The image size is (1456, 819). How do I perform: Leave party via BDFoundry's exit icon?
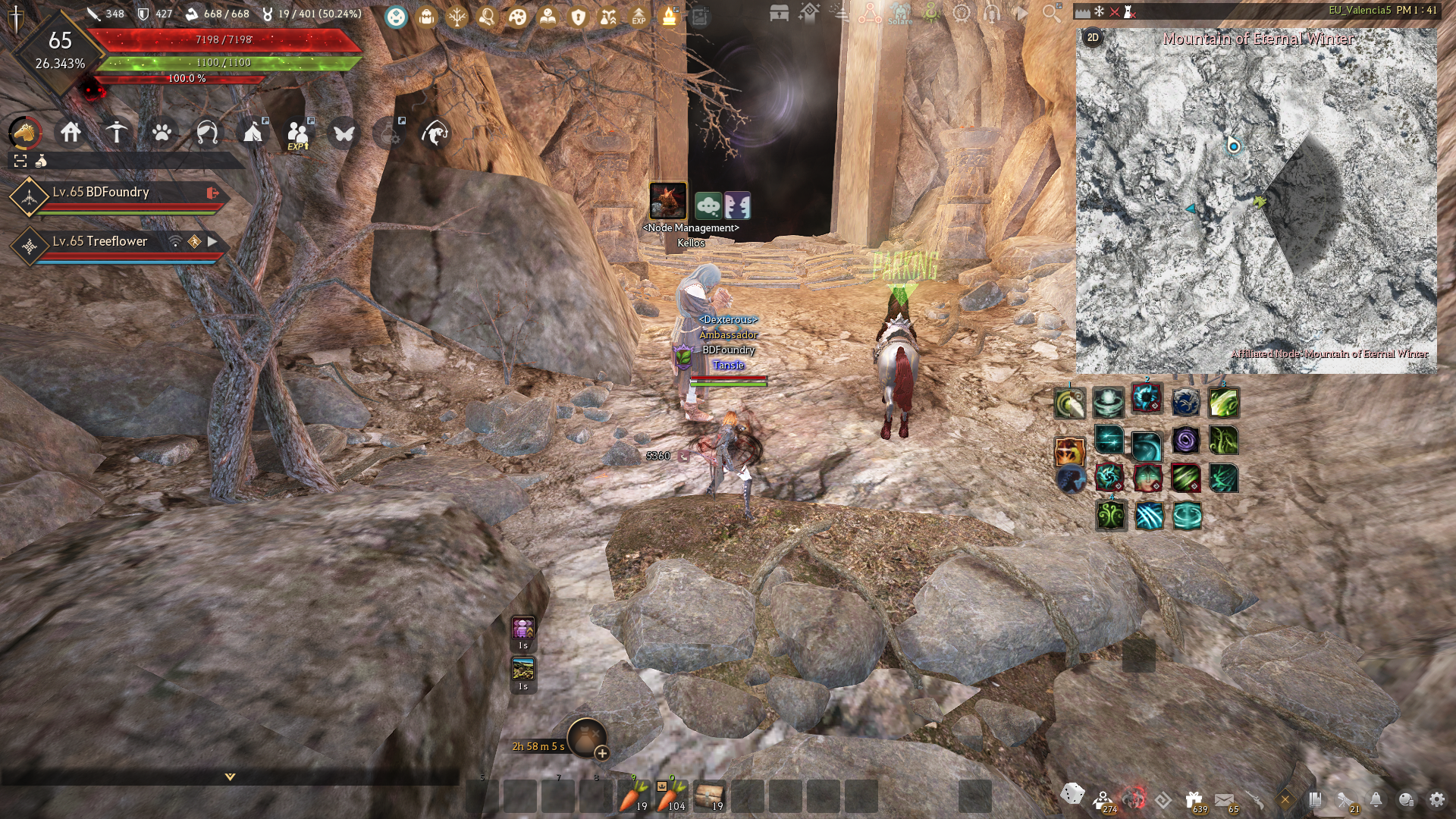click(212, 193)
